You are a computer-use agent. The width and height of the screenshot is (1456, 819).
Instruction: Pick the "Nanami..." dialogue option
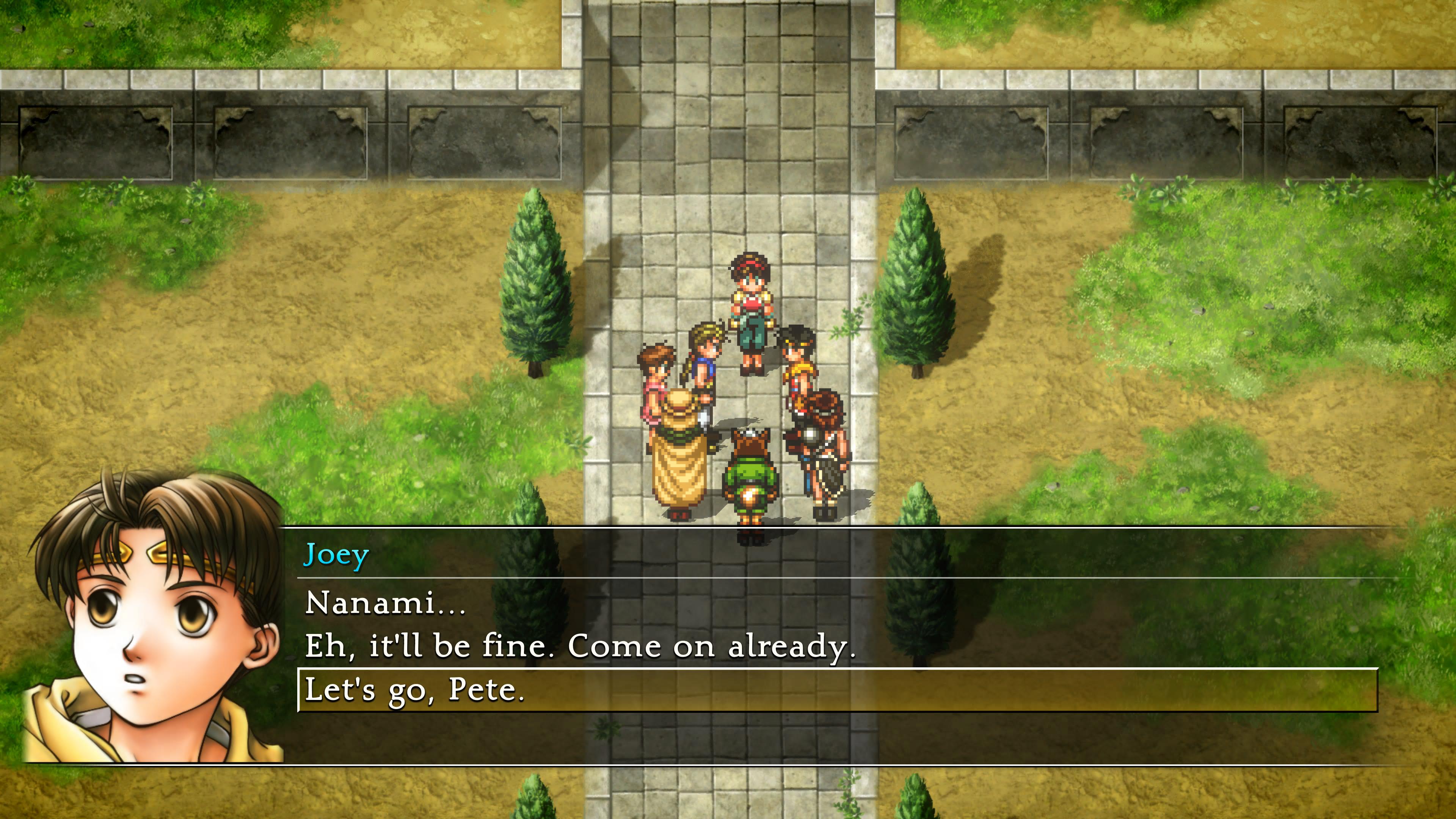click(x=386, y=602)
